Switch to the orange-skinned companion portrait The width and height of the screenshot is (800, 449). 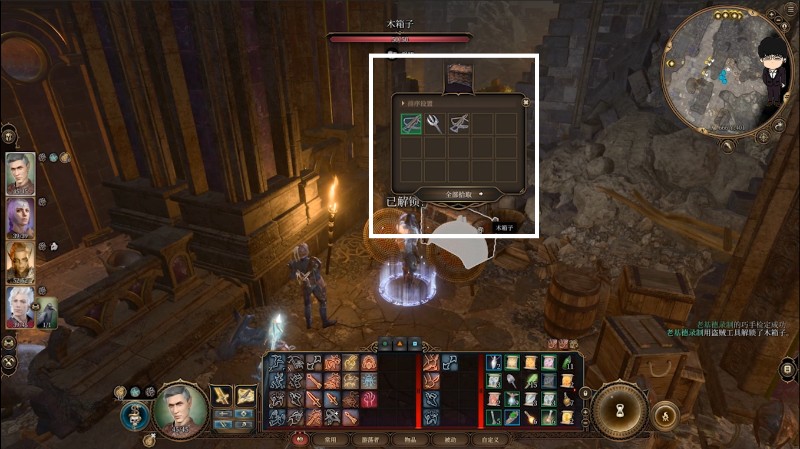(20, 264)
